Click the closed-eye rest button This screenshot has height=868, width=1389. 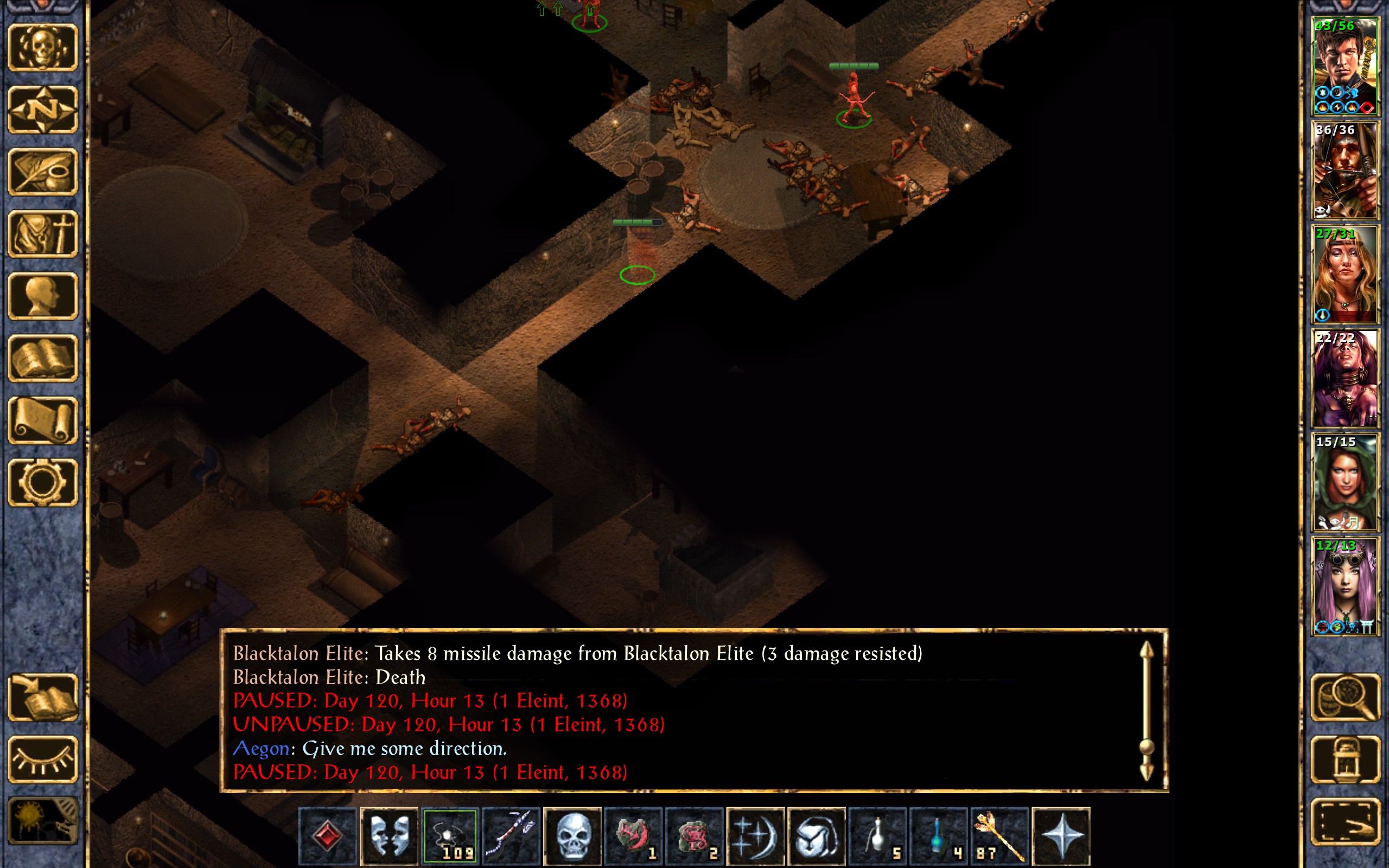click(x=43, y=759)
